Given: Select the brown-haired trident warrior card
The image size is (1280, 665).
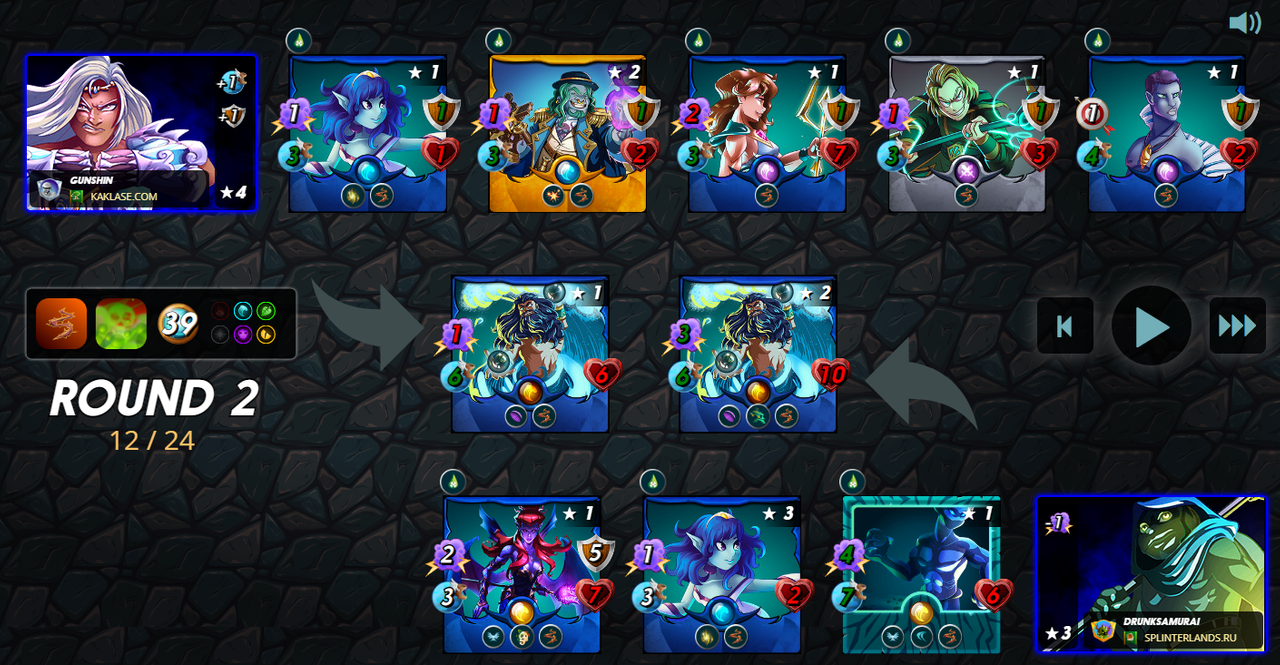Looking at the screenshot, I should pos(767,133).
